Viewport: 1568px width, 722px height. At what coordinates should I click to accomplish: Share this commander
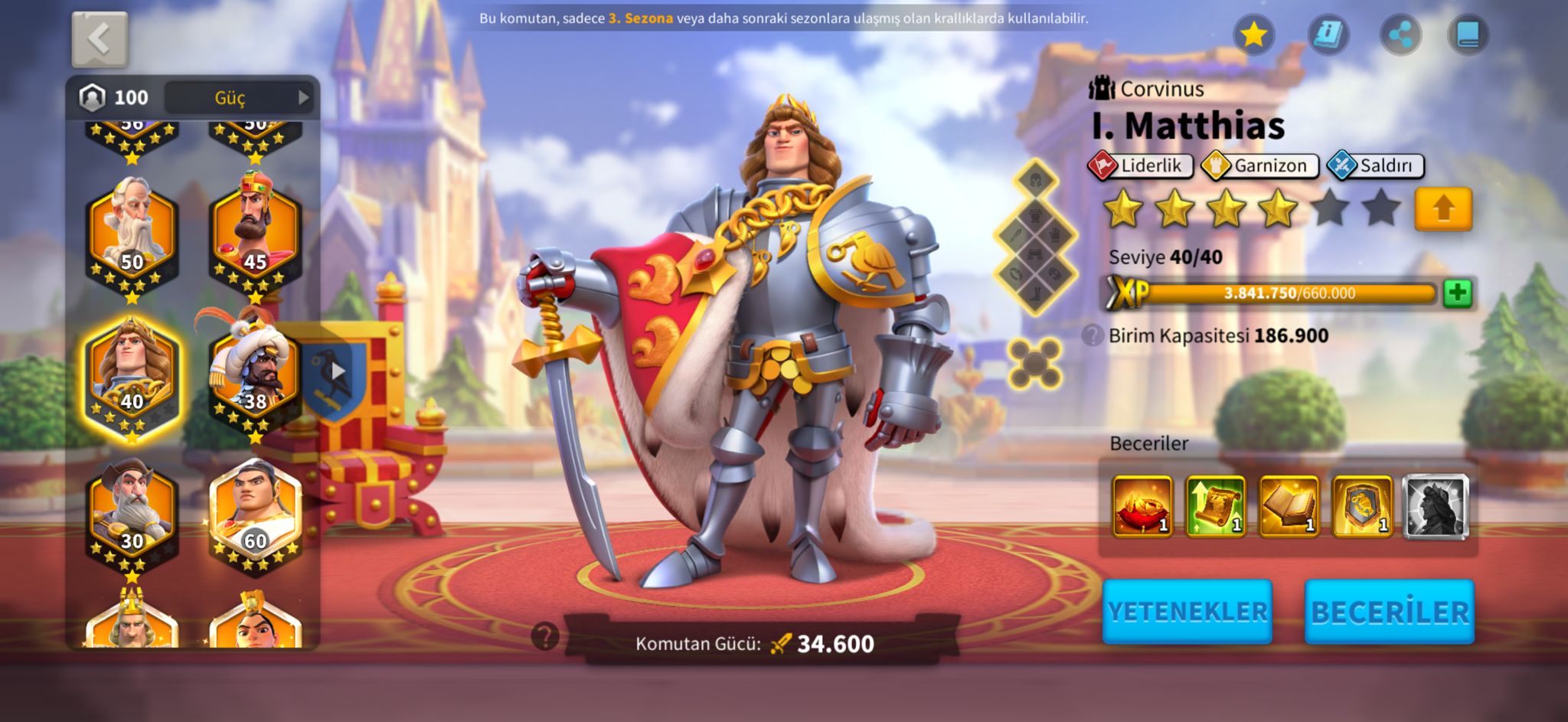(x=1400, y=34)
